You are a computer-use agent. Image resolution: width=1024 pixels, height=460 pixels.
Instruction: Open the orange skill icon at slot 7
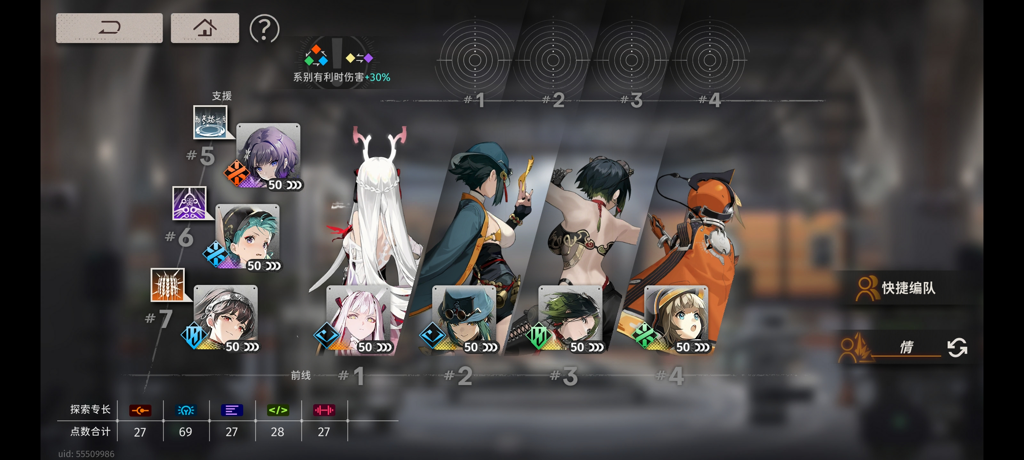168,286
